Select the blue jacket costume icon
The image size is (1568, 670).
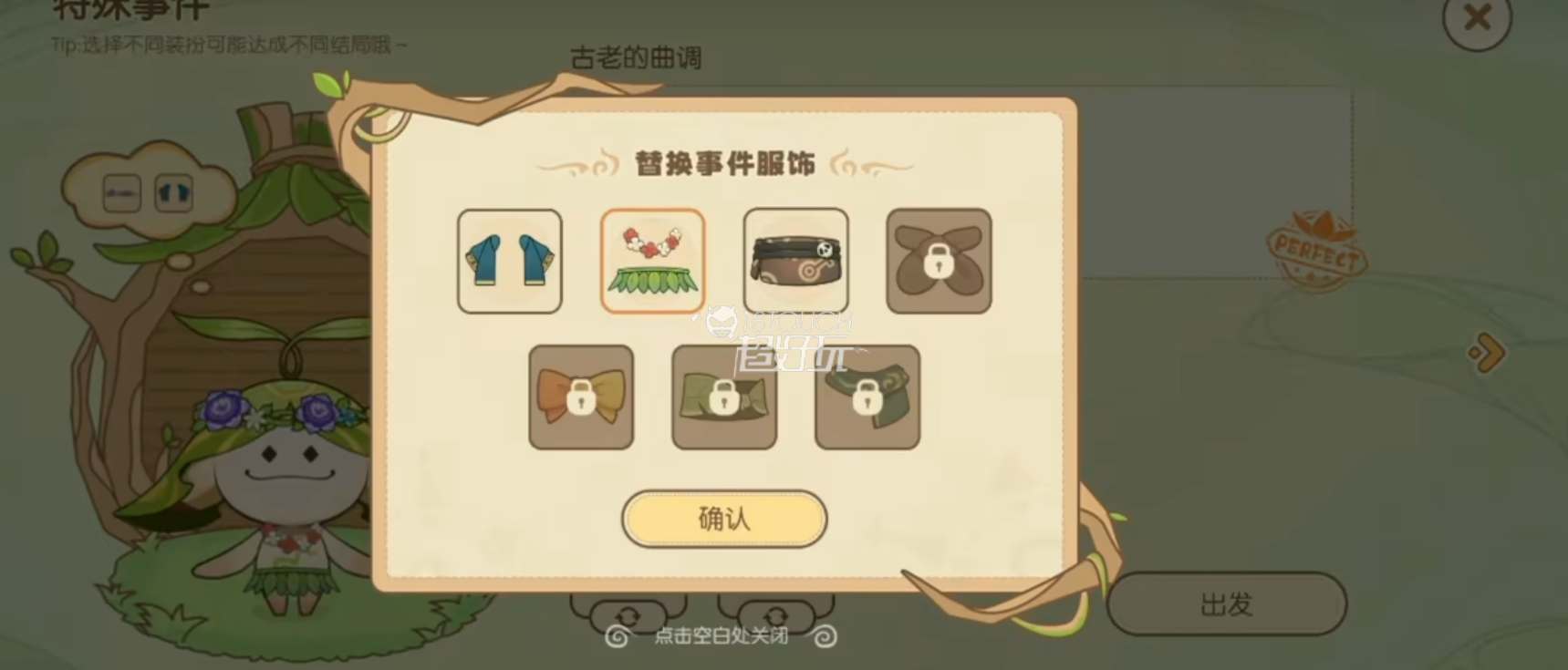pos(509,262)
